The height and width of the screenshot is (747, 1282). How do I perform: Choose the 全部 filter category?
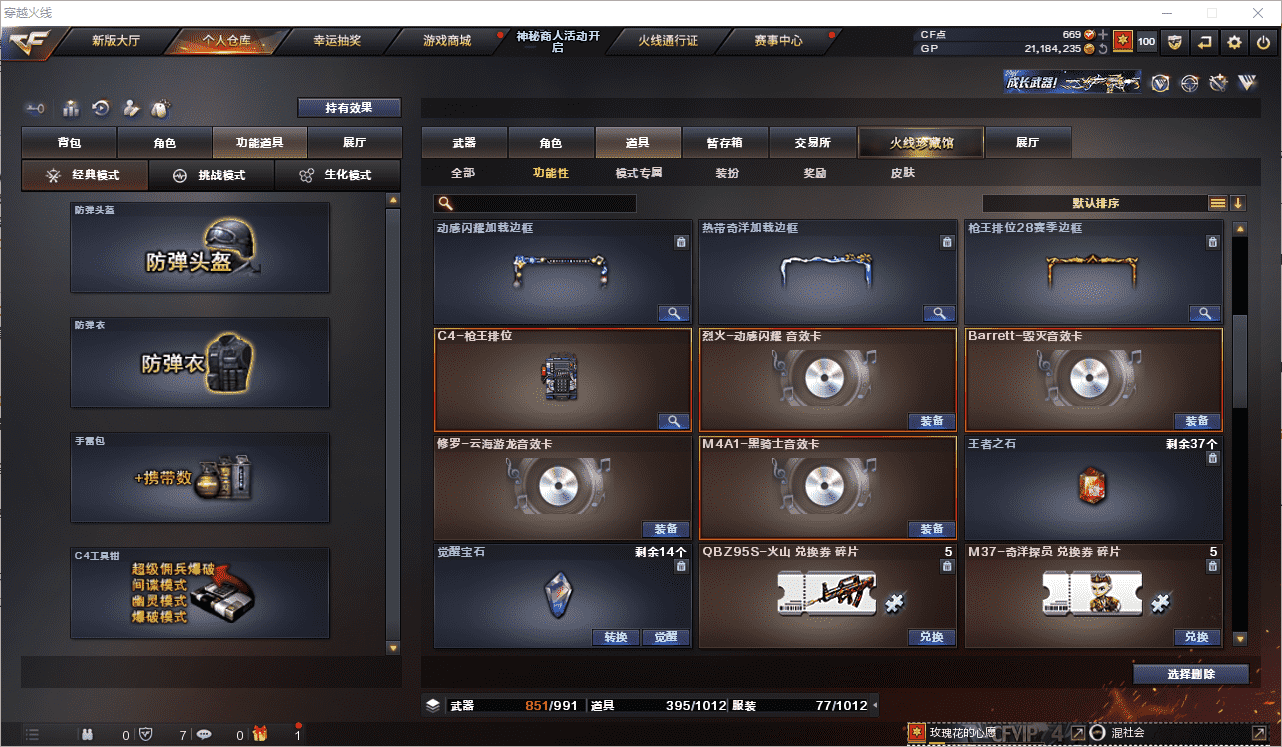click(462, 173)
